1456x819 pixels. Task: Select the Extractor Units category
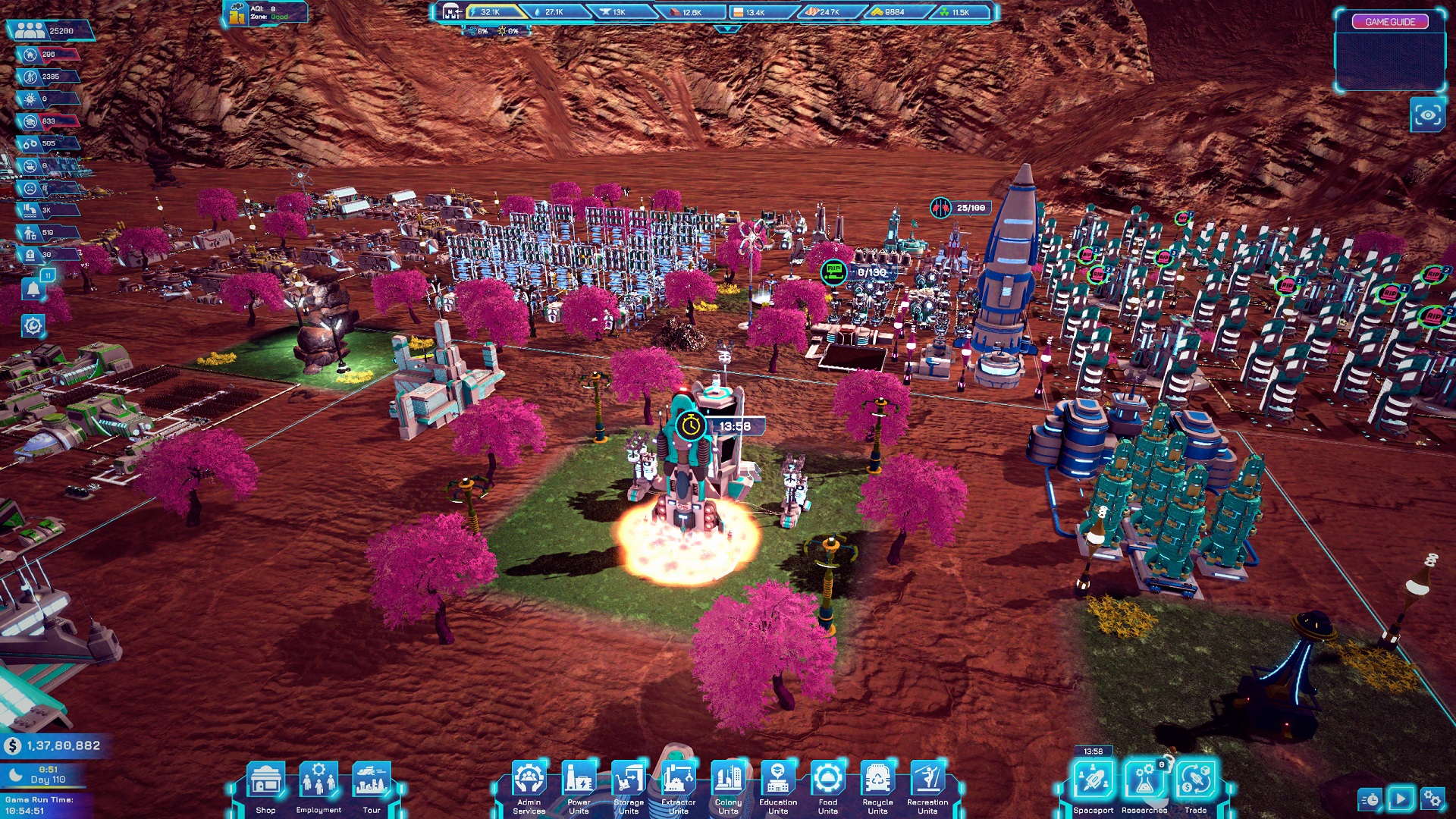tap(678, 780)
